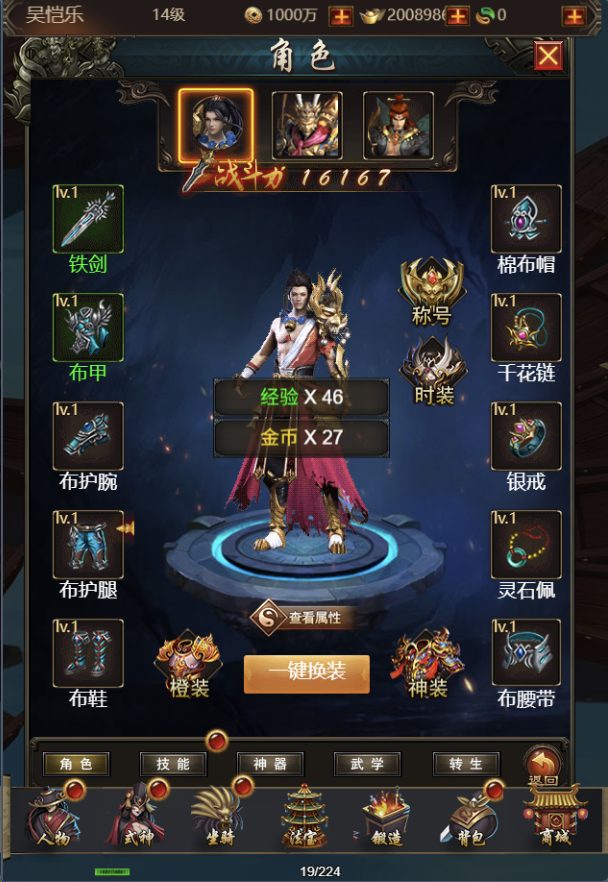Select the 棉布帽 cotton hat slot
Image resolution: width=608 pixels, height=882 pixels.
pyautogui.click(x=526, y=219)
